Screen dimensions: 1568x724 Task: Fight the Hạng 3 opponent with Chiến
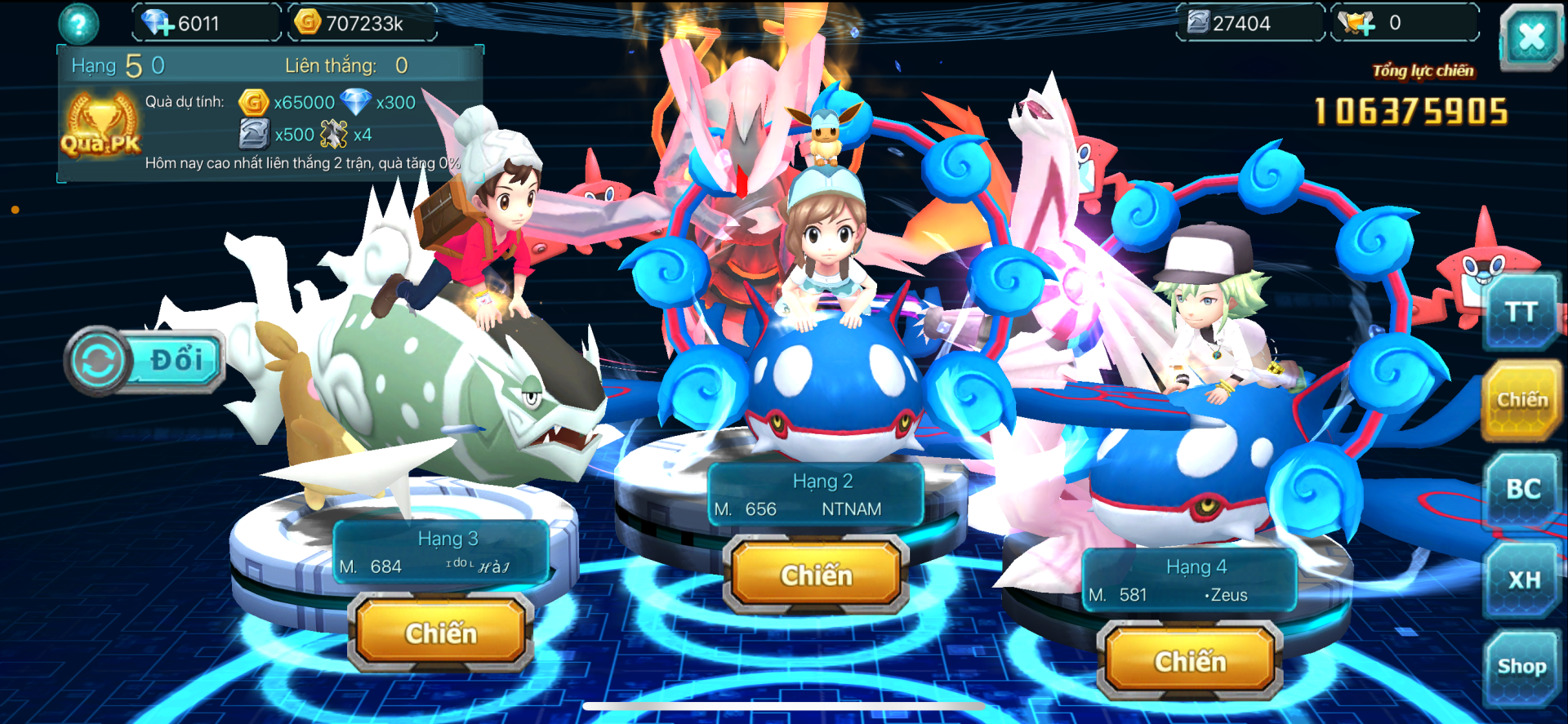[x=440, y=633]
